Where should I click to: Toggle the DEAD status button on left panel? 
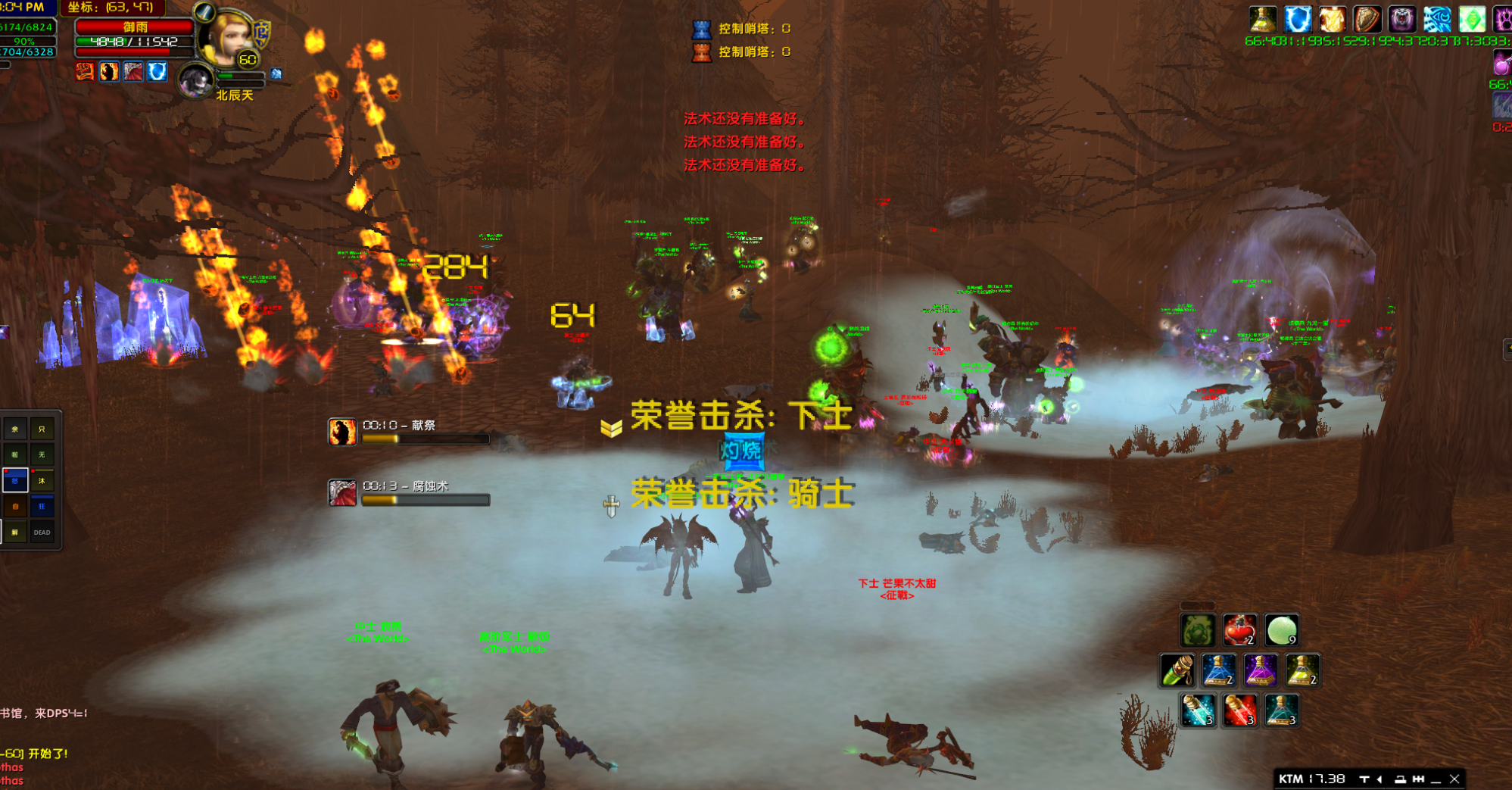(x=42, y=532)
